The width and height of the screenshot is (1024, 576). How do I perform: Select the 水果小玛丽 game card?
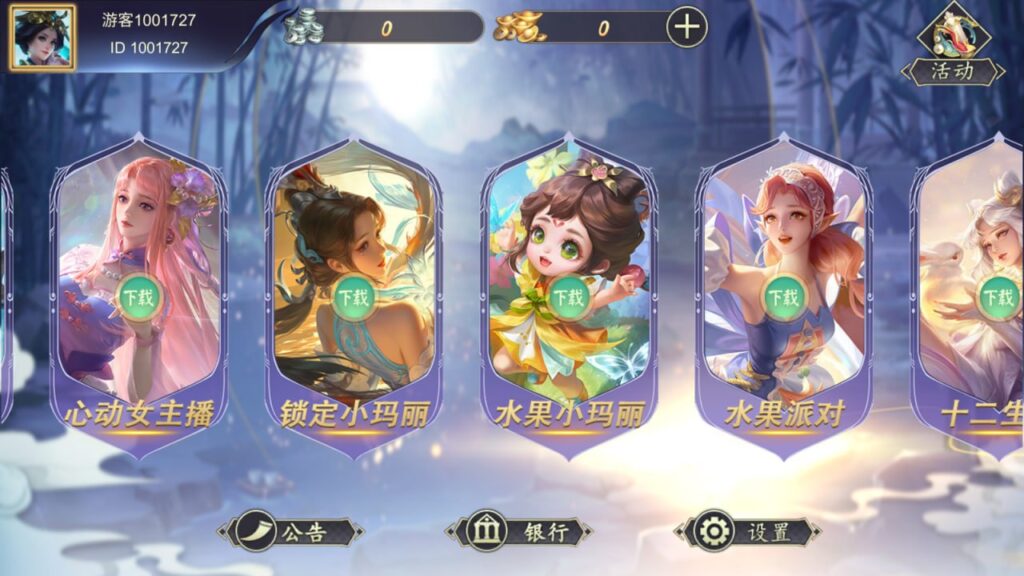coord(568,230)
